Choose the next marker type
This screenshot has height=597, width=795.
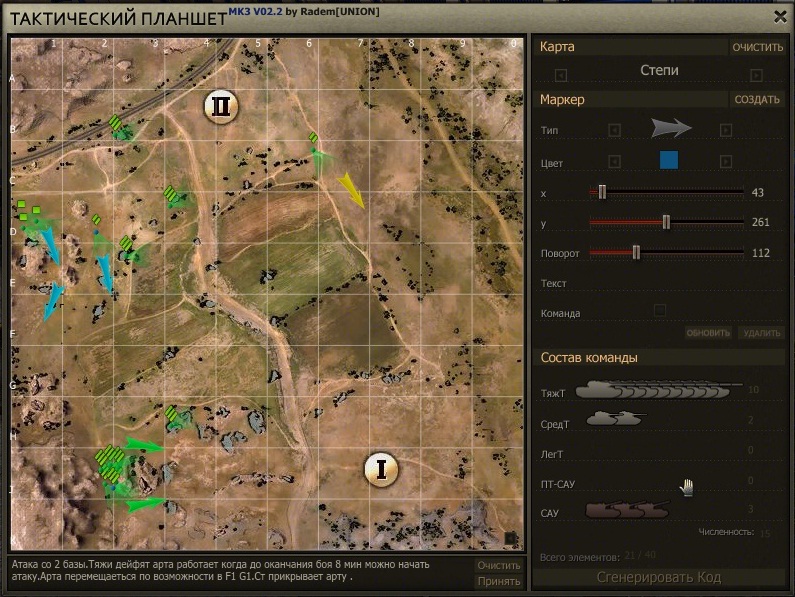[726, 130]
